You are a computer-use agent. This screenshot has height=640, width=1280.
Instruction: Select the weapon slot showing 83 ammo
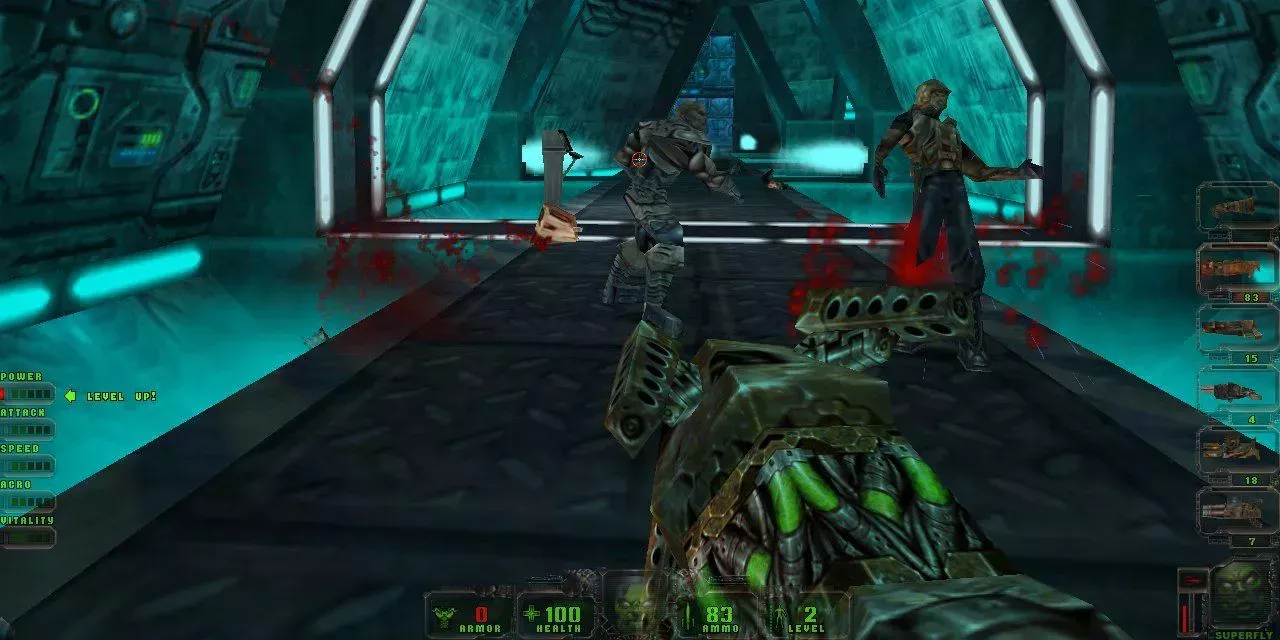pos(1237,270)
